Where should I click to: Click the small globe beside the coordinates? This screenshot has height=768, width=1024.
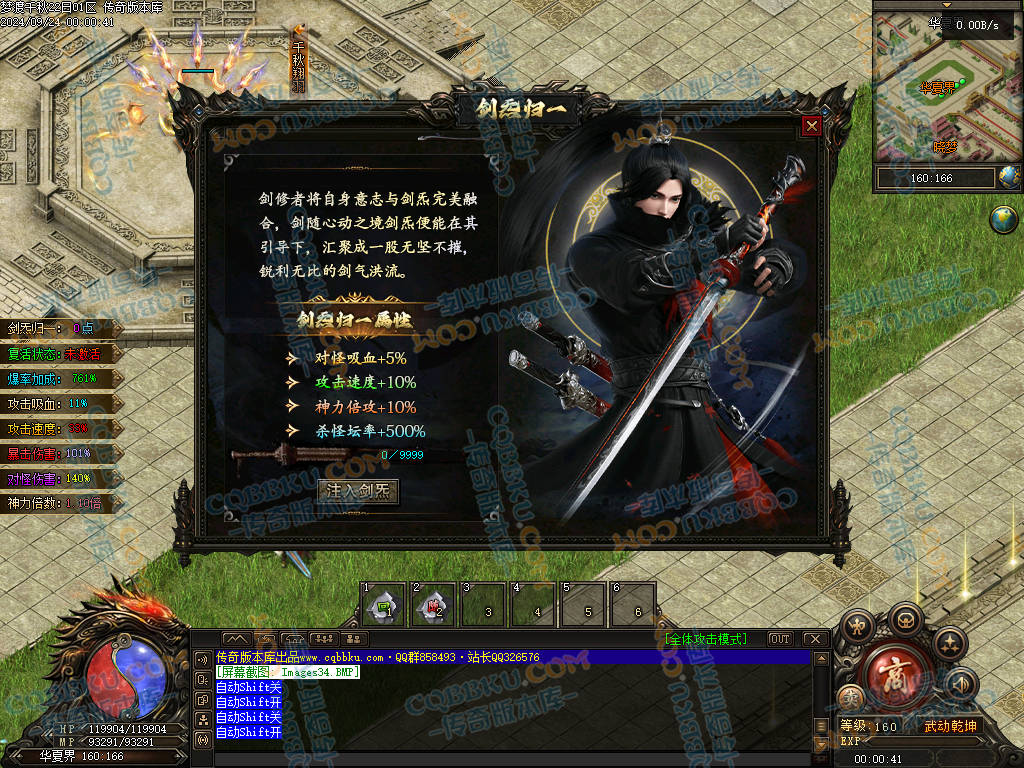tap(1009, 178)
